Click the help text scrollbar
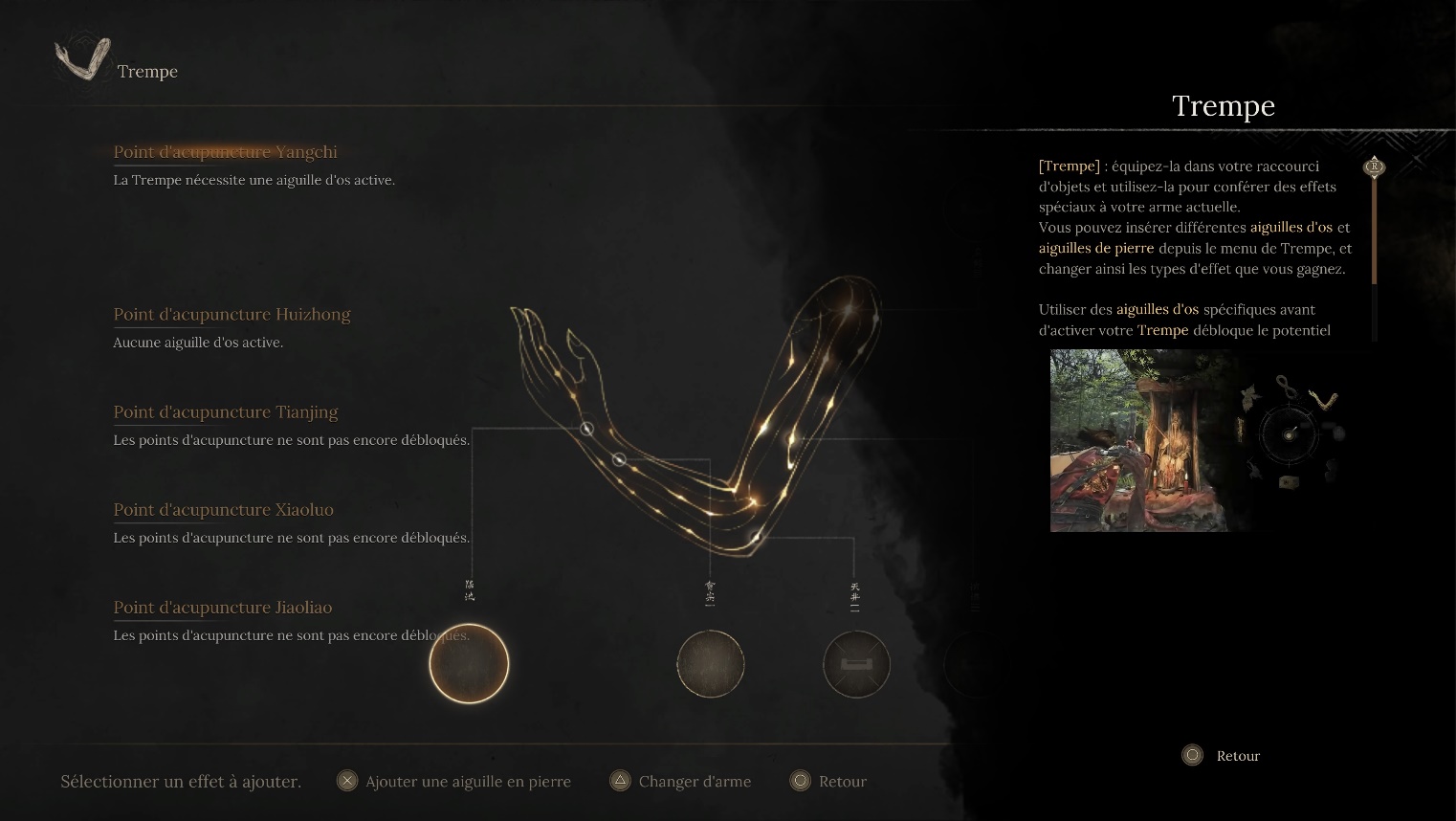This screenshot has height=821, width=1456. [1375, 249]
